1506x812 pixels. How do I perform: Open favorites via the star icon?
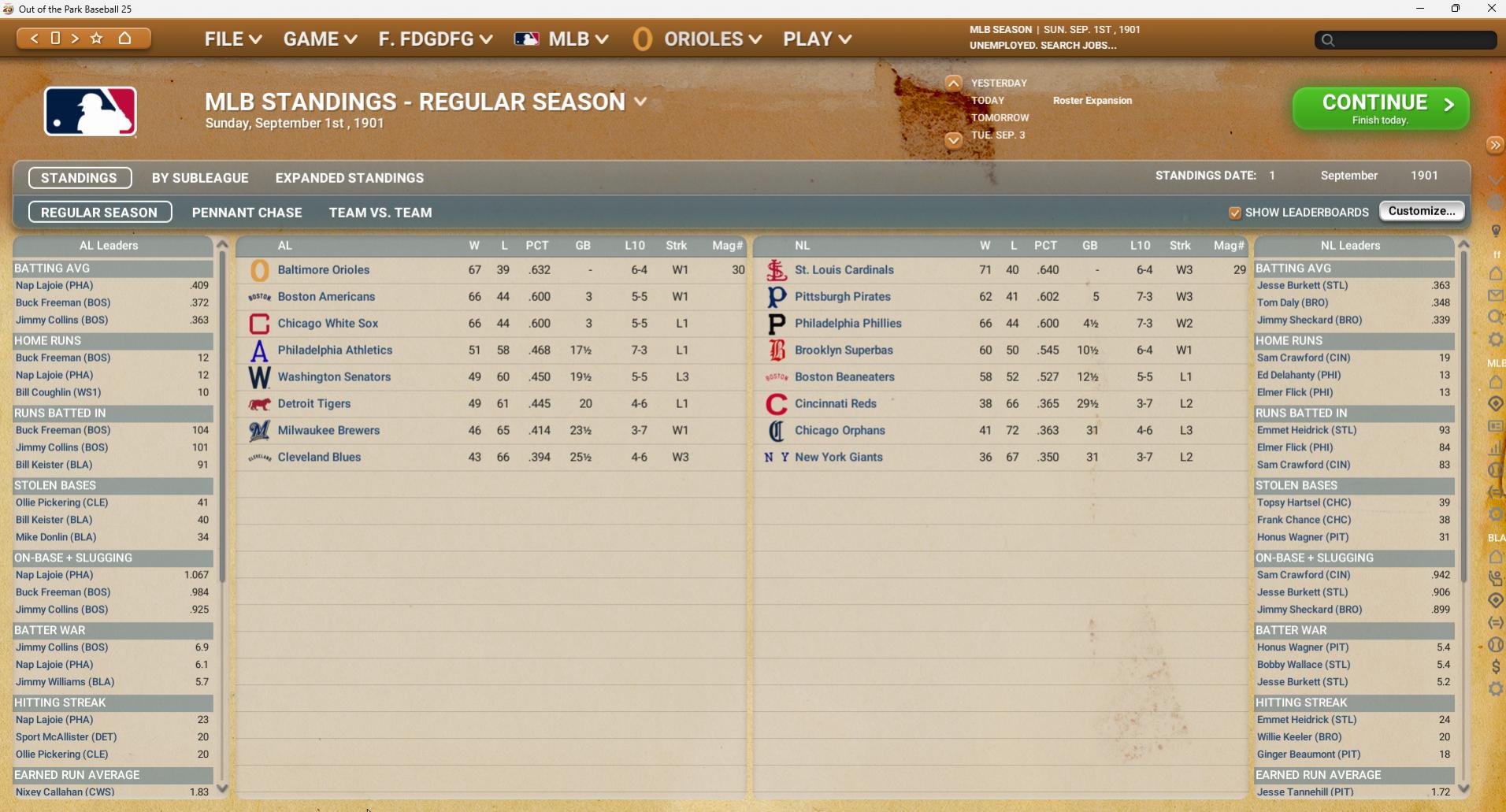coord(97,38)
